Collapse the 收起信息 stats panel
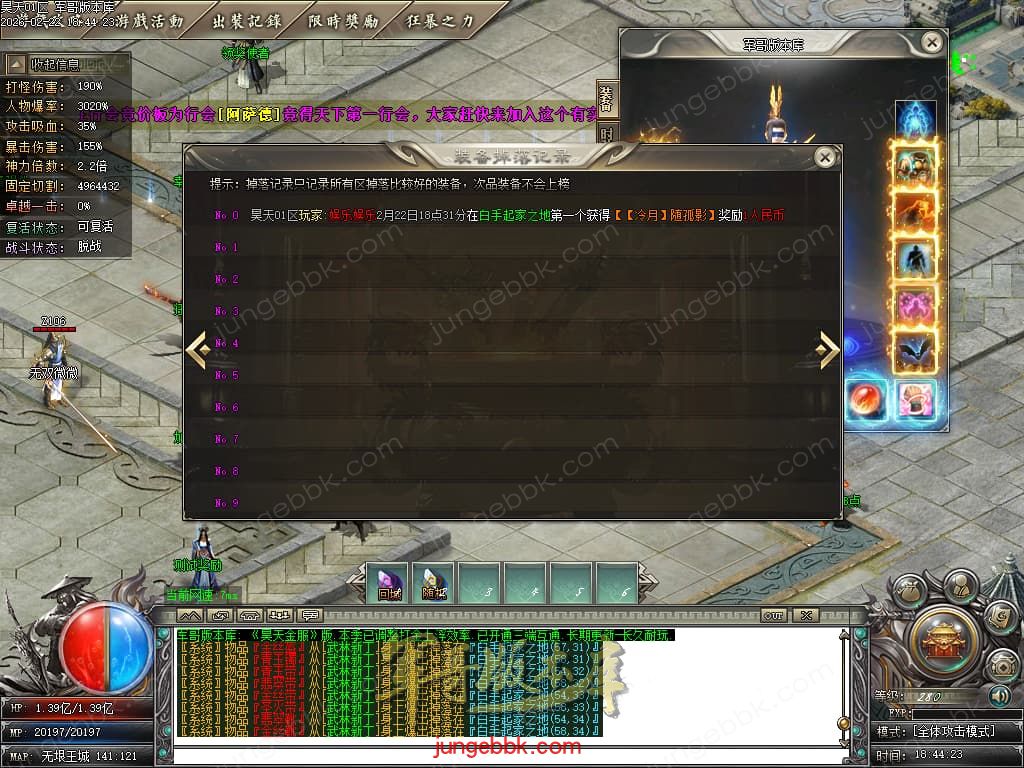Viewport: 1024px width, 768px height. [x=17, y=64]
